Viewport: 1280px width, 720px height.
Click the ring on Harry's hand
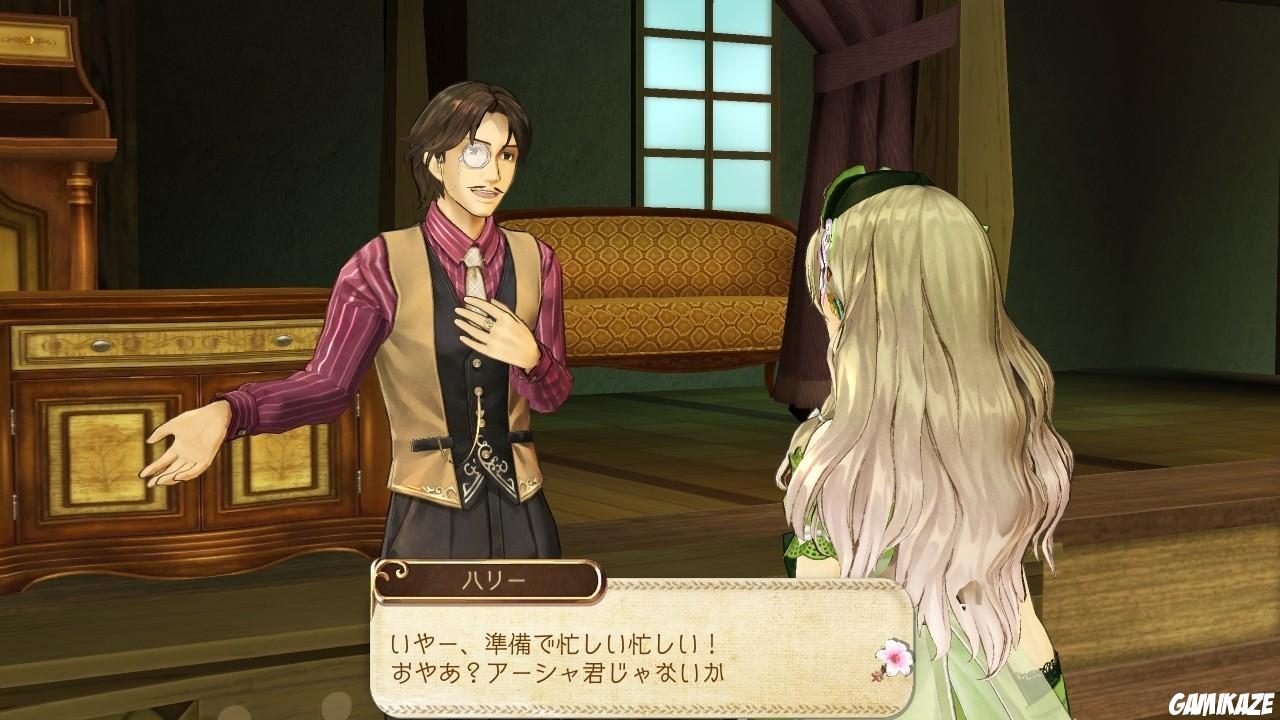point(487,325)
